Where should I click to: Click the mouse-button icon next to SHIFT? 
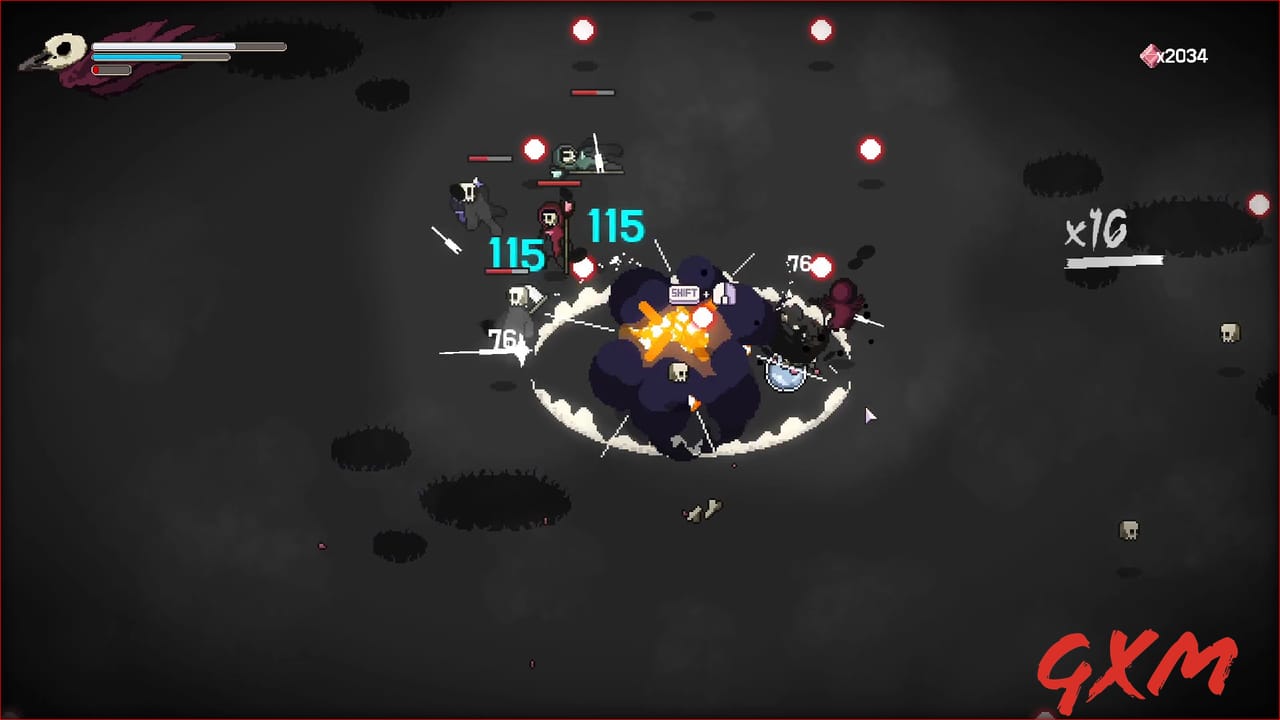point(725,294)
